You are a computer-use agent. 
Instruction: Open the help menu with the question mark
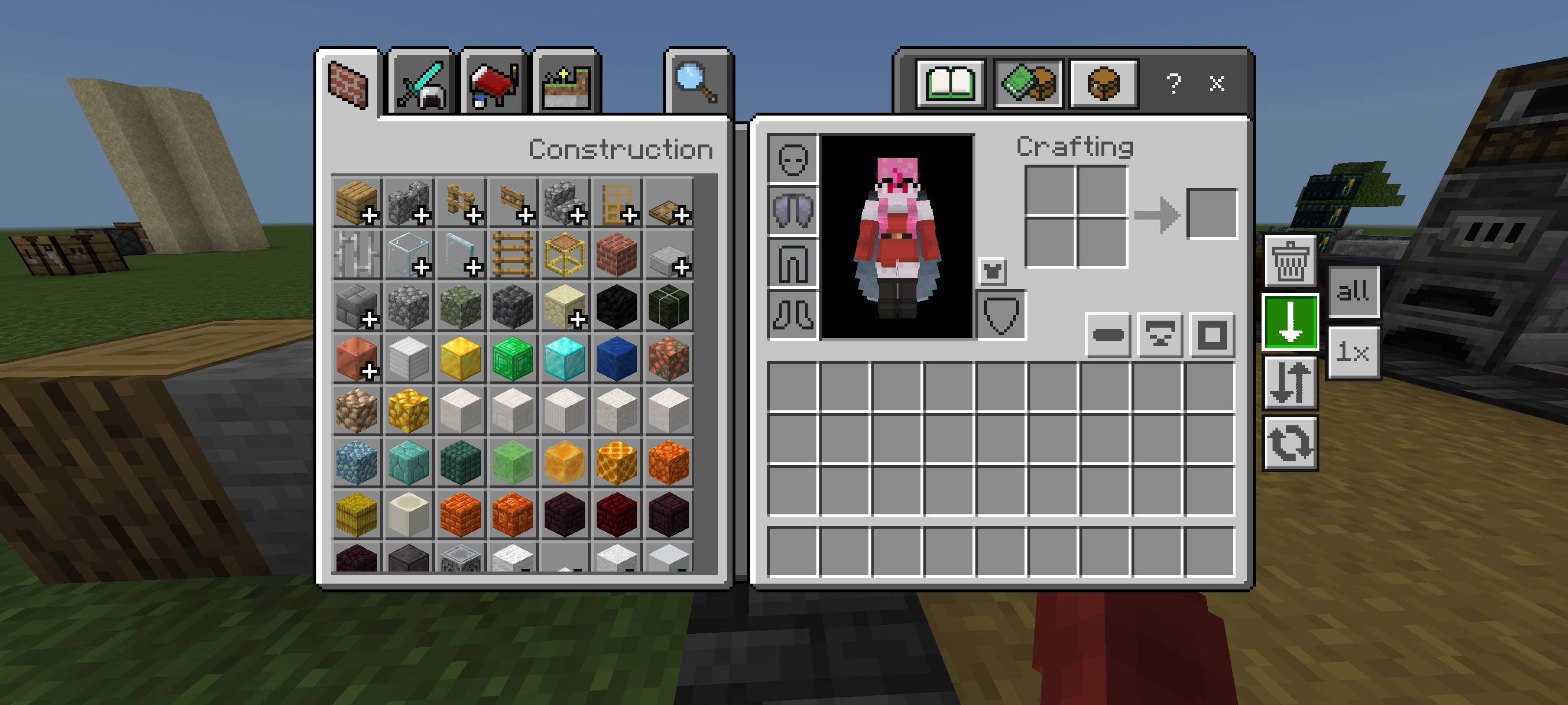(x=1174, y=83)
